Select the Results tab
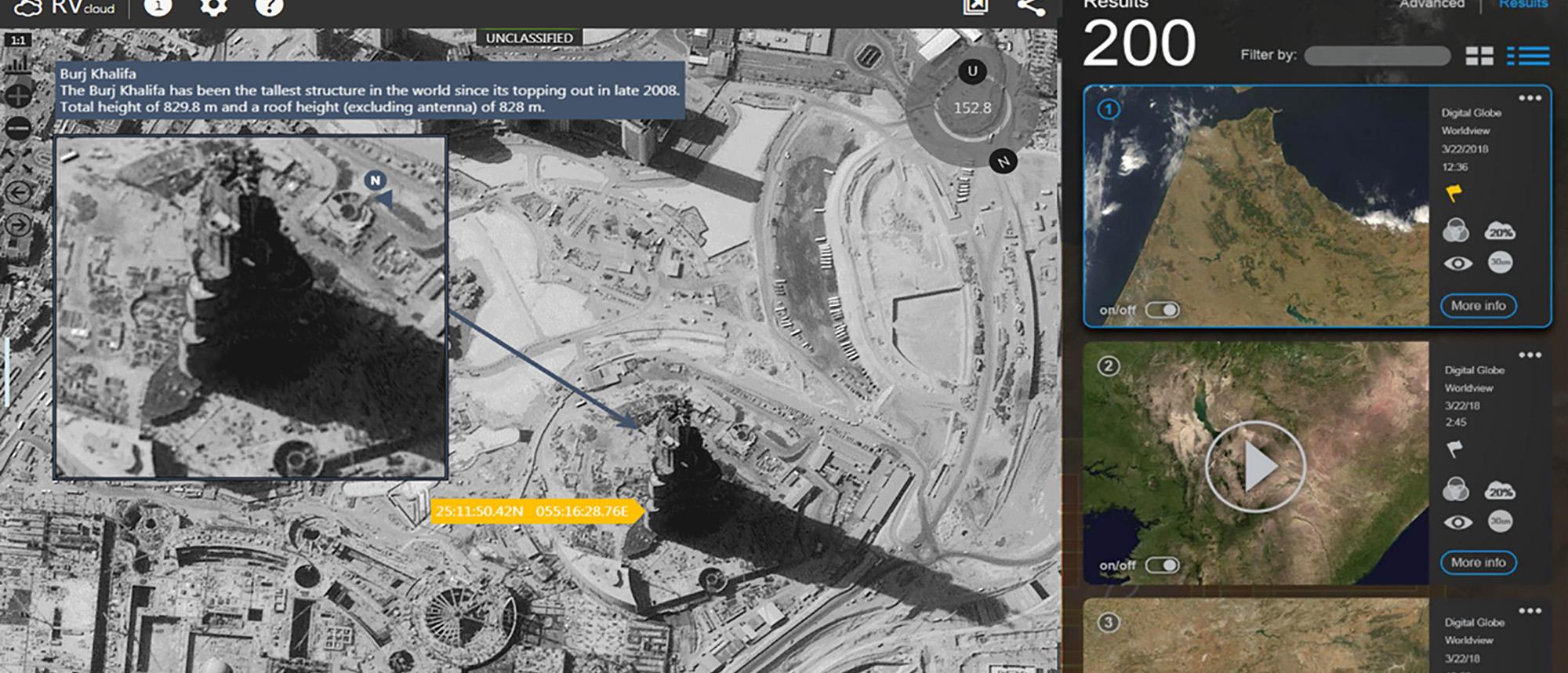Screen dimensions: 1568x673 pos(1522,5)
